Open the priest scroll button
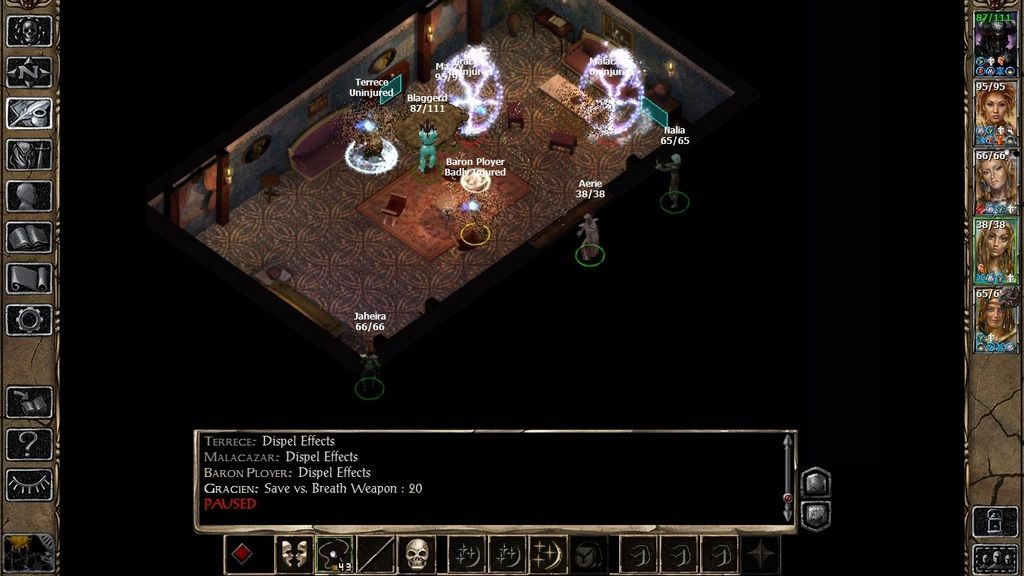 (29, 279)
